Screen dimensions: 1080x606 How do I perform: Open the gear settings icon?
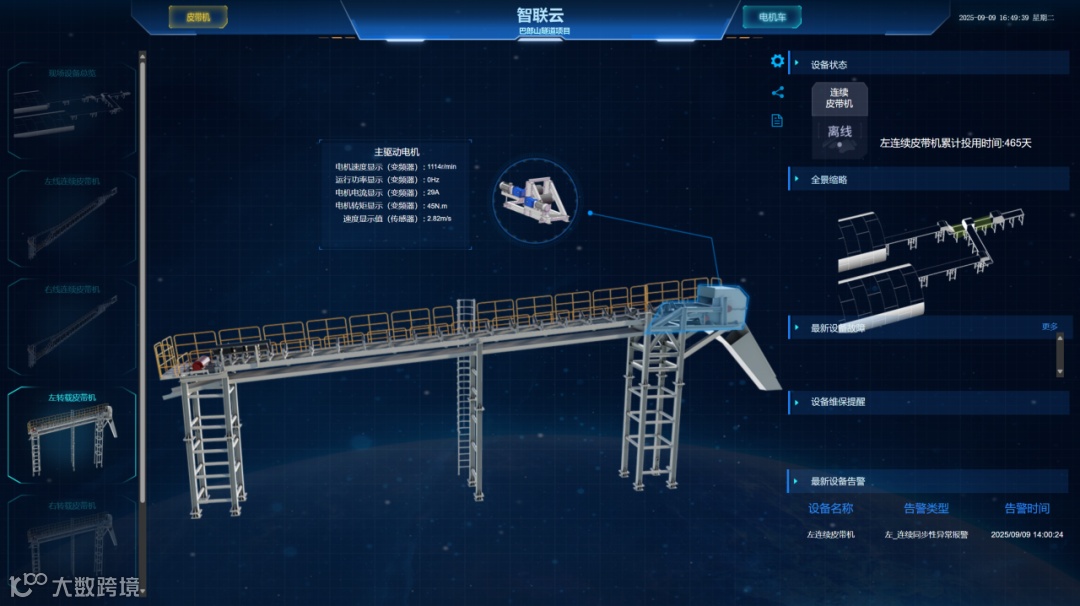777,61
